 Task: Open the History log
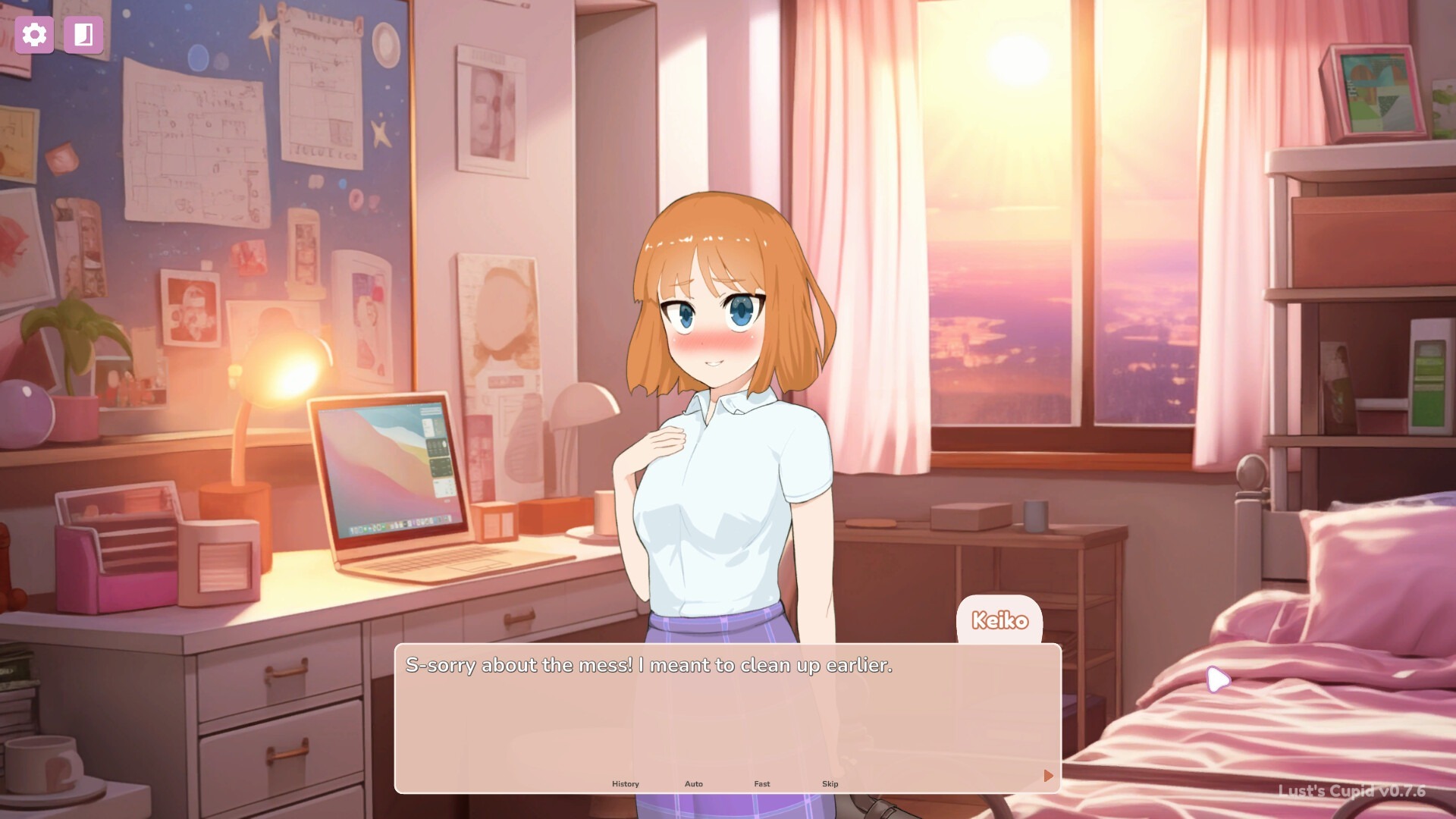pyautogui.click(x=625, y=784)
